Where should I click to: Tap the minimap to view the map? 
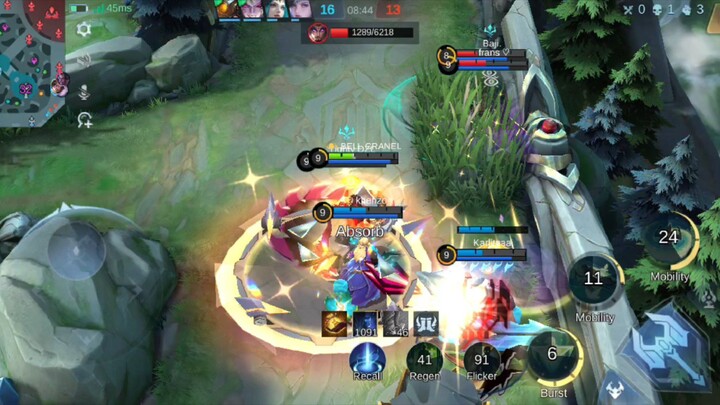point(32,62)
